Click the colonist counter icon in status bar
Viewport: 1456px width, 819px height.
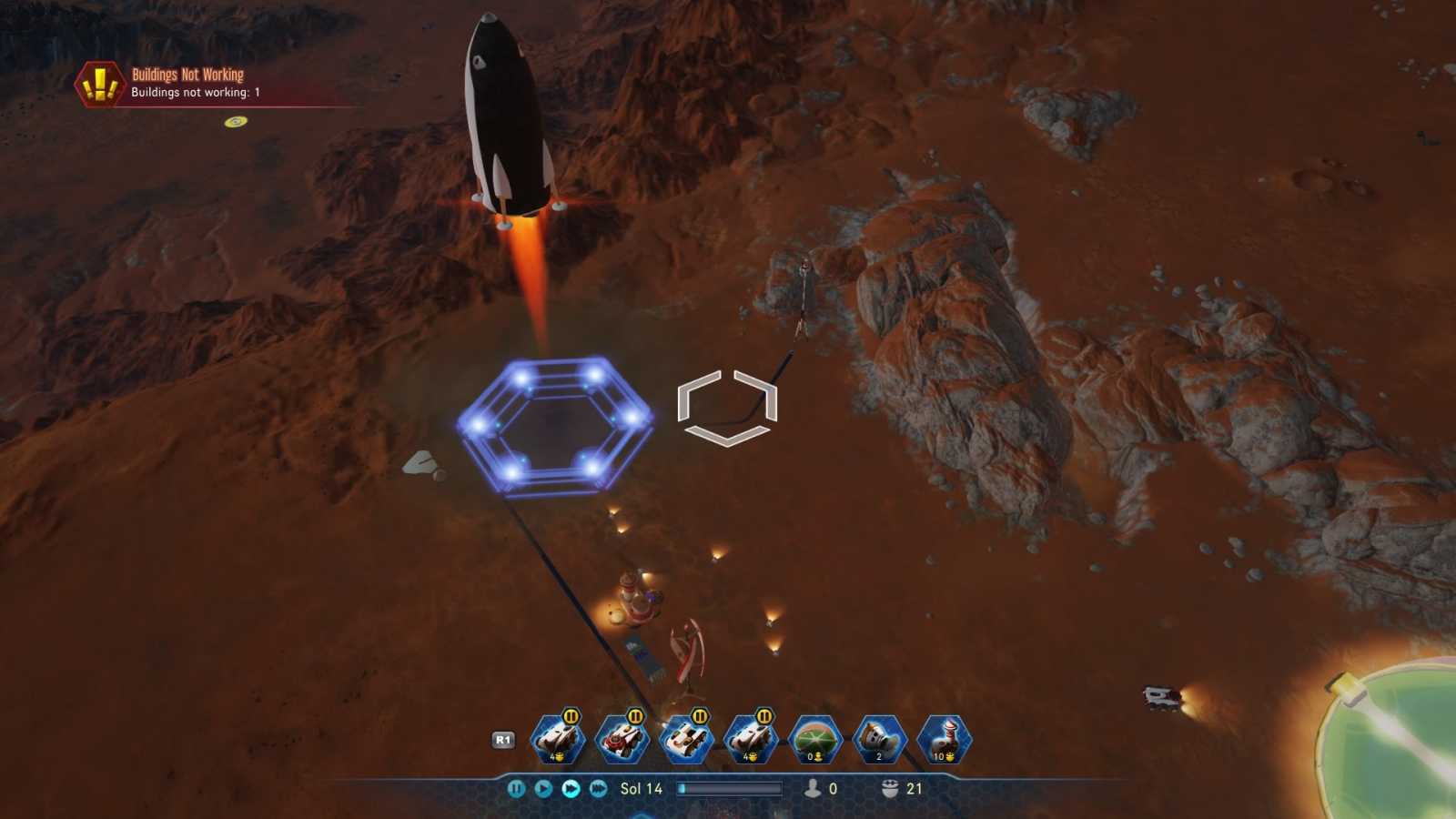coord(811,789)
